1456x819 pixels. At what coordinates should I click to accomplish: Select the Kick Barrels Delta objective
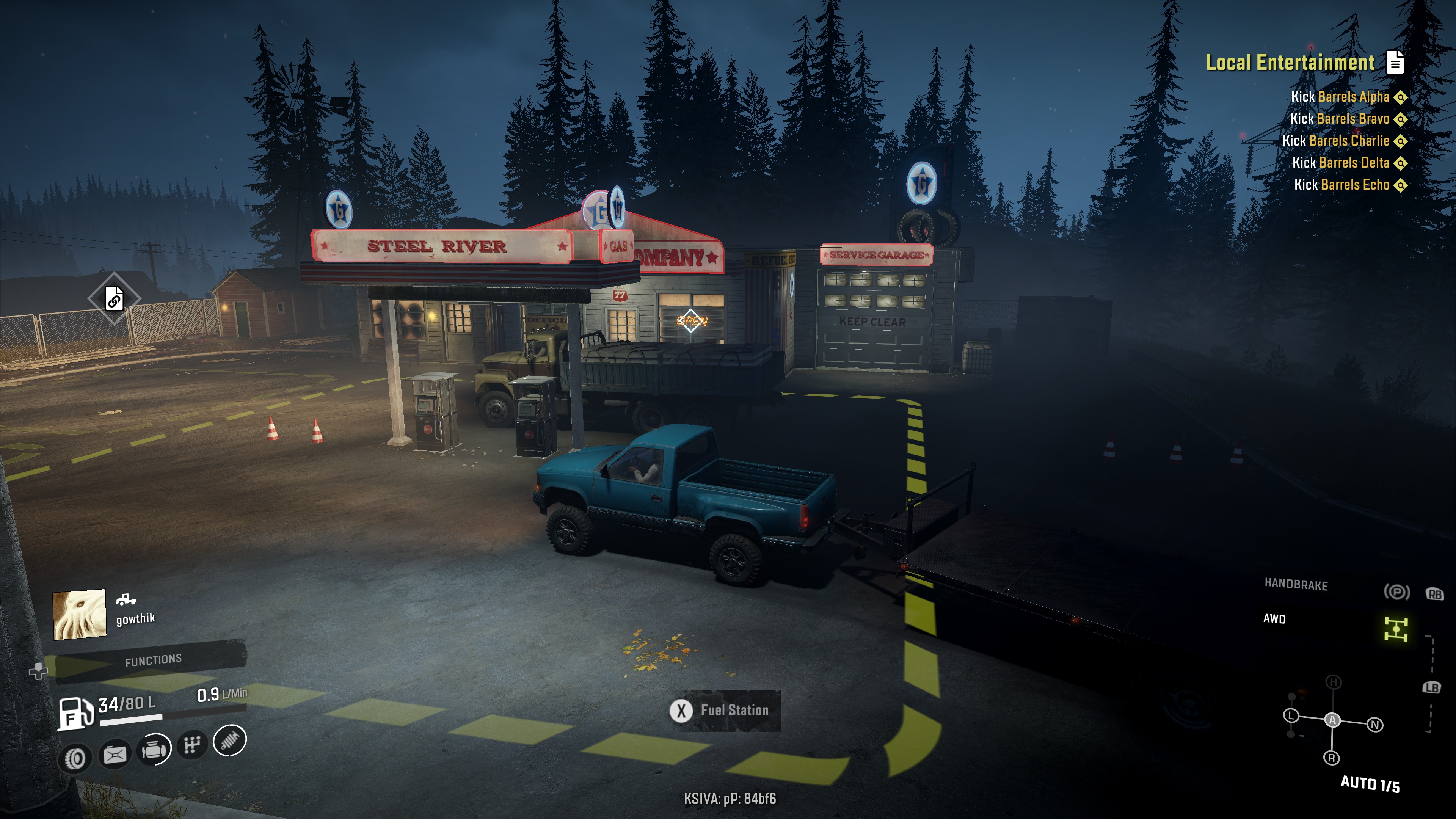[x=1340, y=163]
